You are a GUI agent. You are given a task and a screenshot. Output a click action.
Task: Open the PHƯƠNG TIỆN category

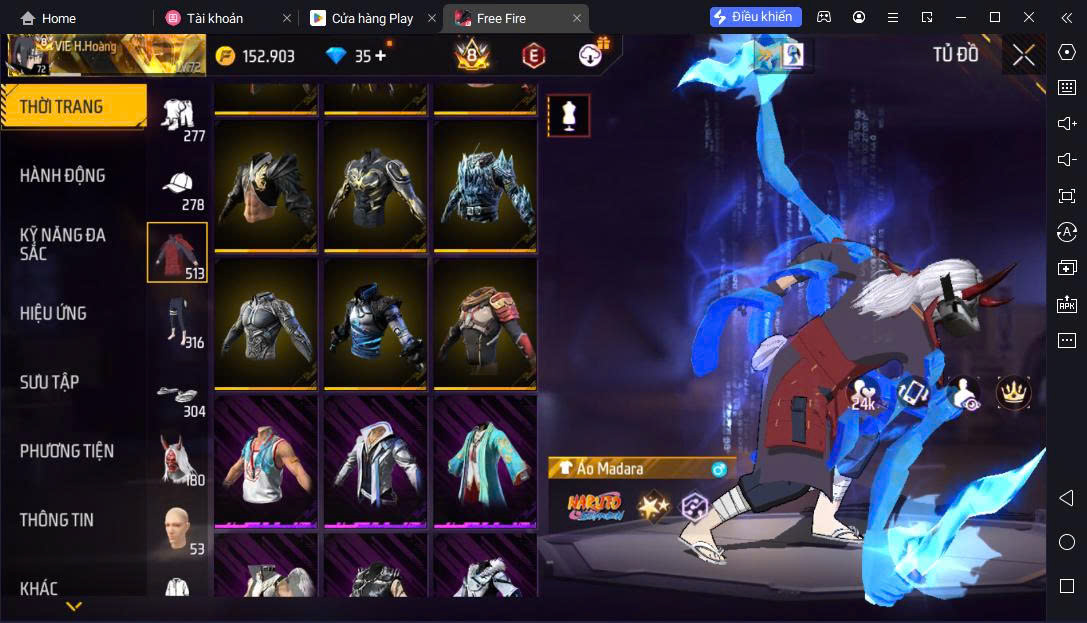[x=67, y=451]
